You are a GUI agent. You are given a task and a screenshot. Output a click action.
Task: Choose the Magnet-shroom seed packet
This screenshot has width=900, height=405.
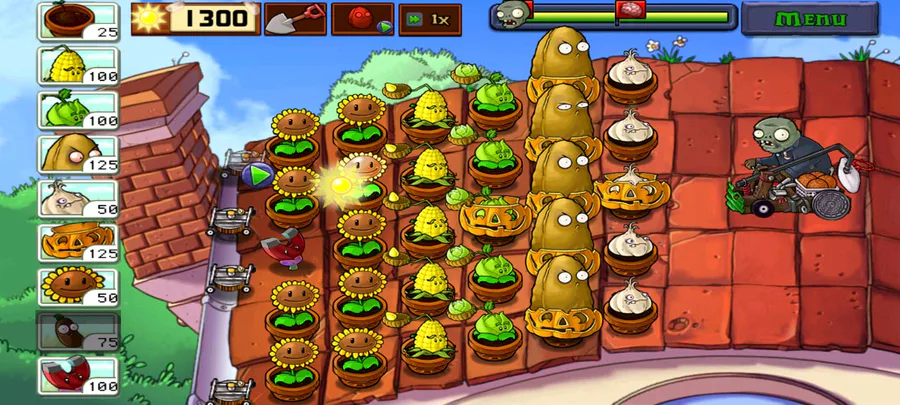coord(78,376)
